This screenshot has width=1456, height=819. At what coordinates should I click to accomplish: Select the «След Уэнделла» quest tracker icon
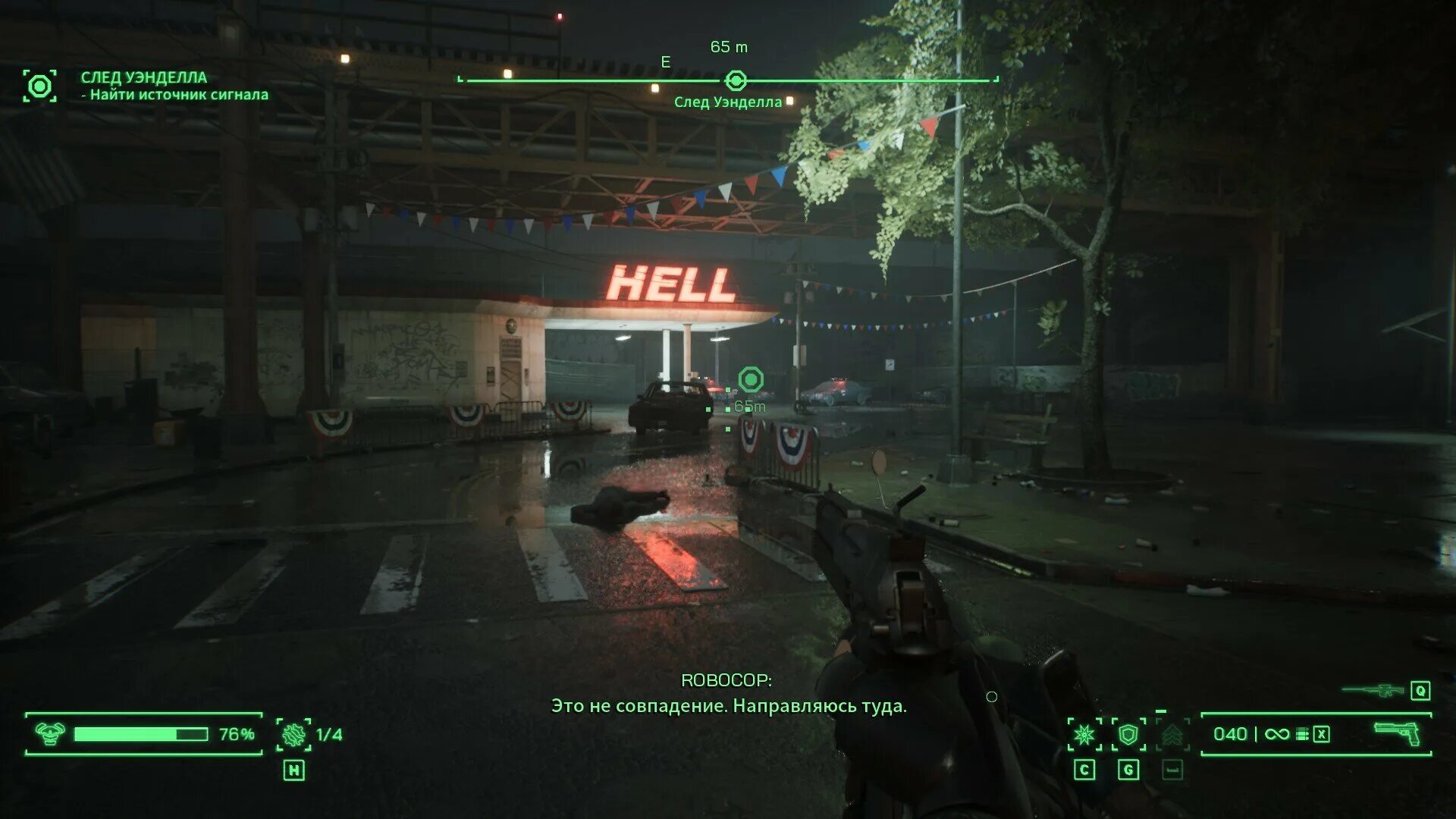coord(39,86)
